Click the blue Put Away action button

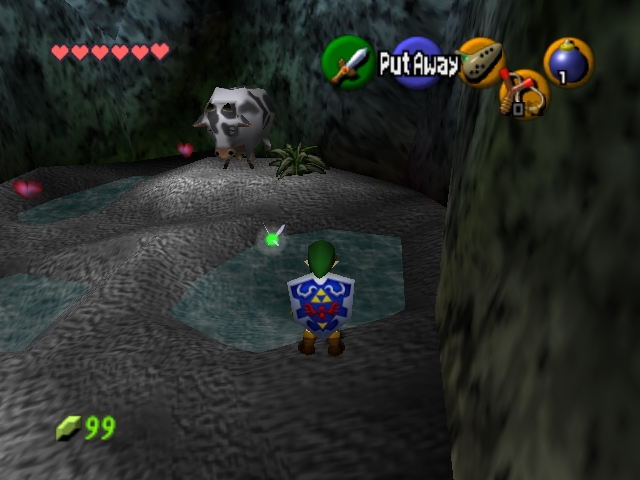click(x=416, y=65)
